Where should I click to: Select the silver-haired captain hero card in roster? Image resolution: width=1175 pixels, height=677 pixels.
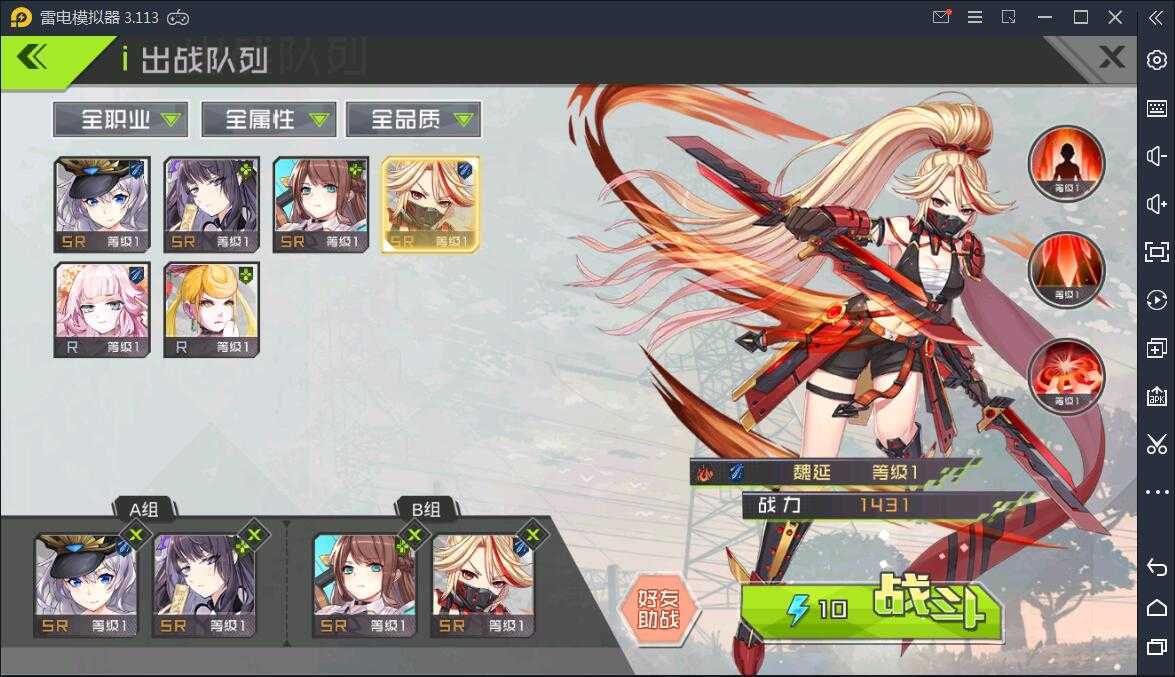pyautogui.click(x=102, y=204)
